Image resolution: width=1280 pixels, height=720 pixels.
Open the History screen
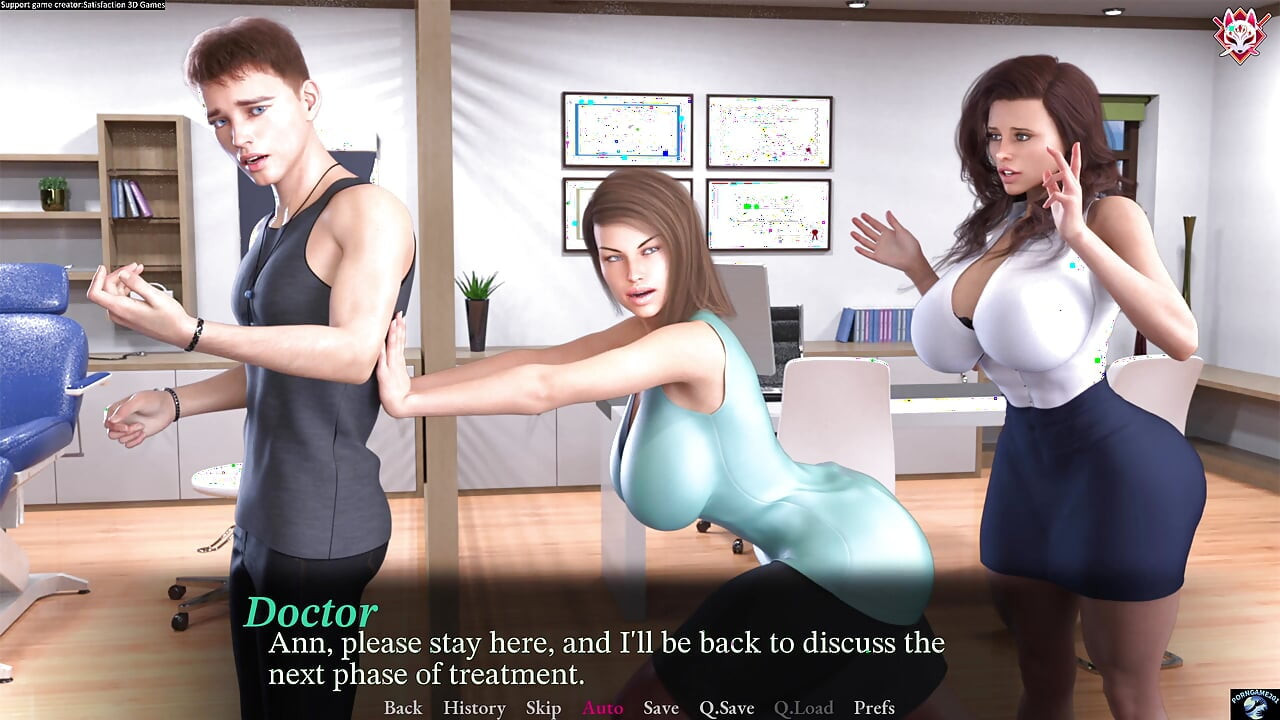pos(473,708)
